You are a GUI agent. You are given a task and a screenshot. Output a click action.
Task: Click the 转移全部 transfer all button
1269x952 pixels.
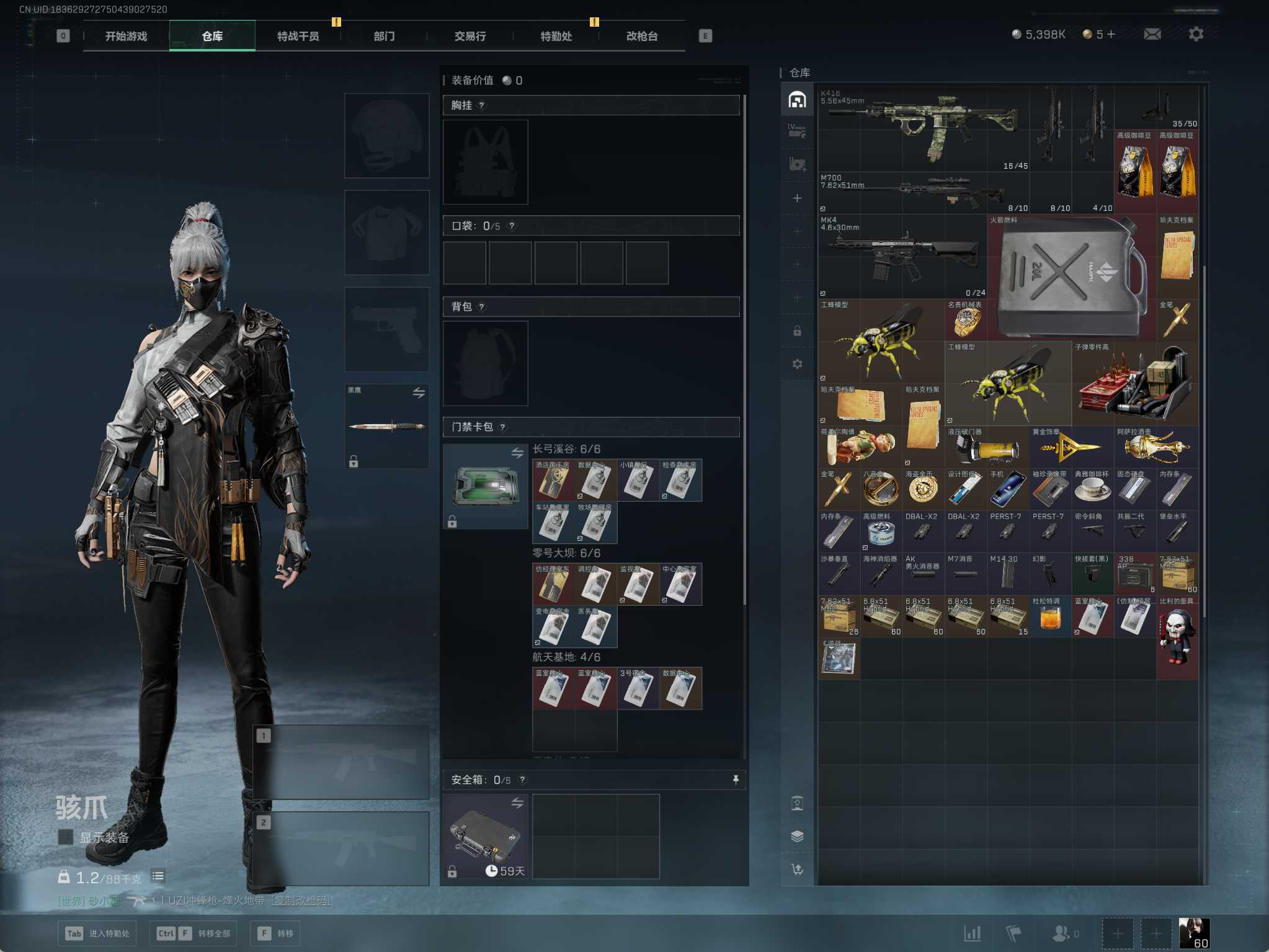[194, 933]
